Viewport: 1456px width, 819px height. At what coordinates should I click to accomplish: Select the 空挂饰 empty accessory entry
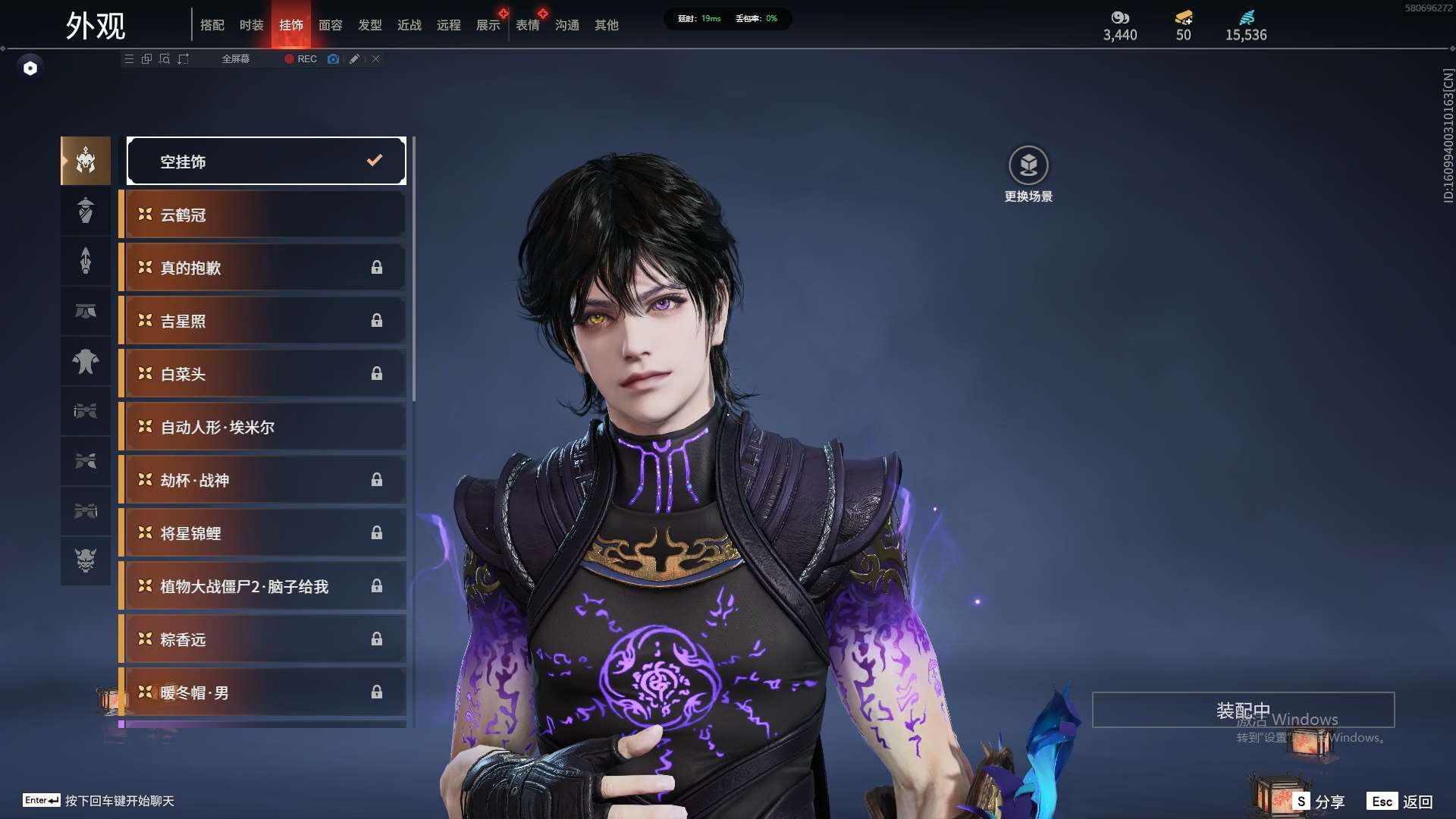(266, 161)
